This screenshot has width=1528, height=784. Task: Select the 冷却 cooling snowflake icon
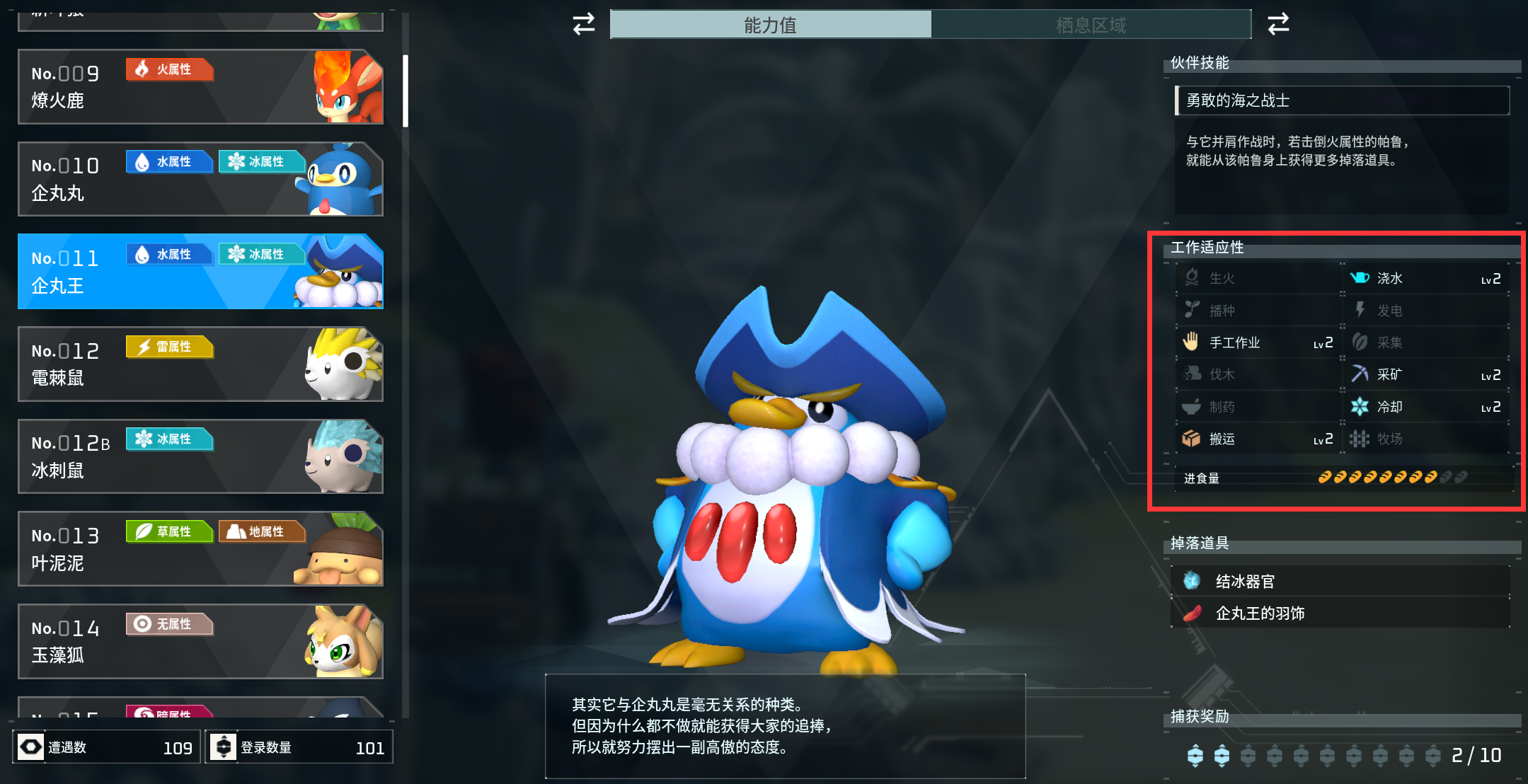[x=1360, y=406]
